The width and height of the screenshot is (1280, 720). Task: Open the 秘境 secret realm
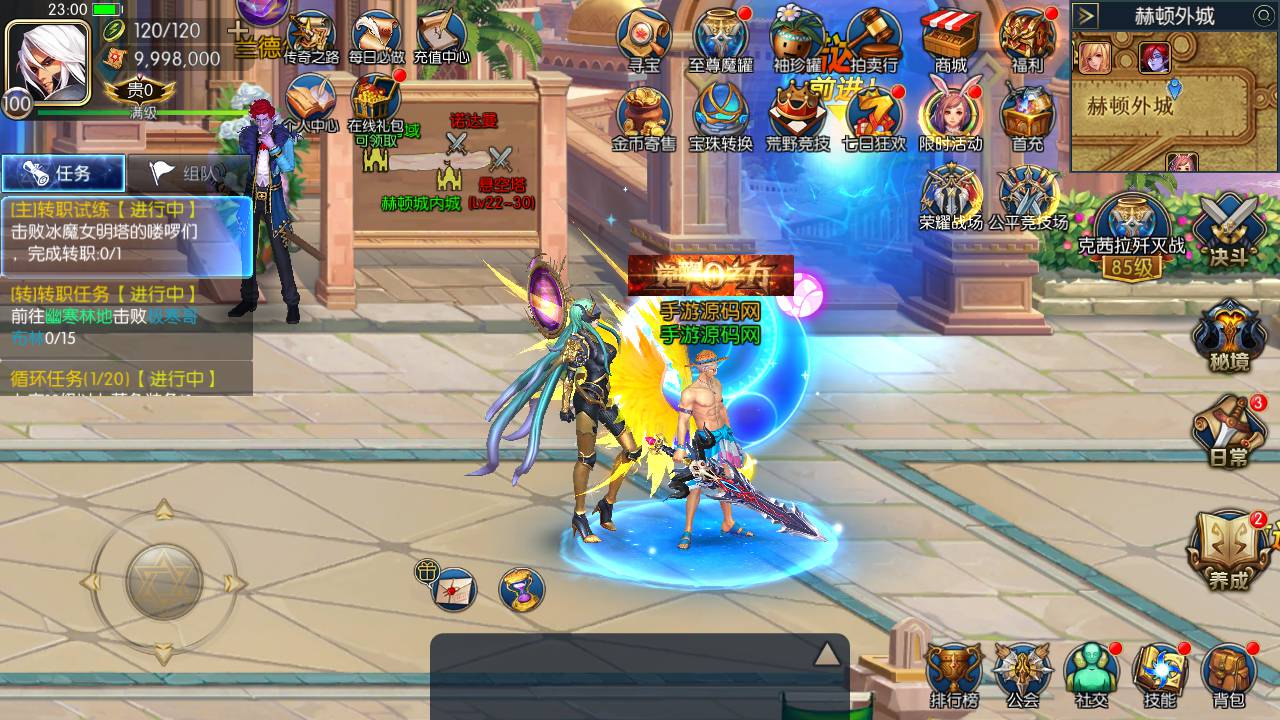1228,335
